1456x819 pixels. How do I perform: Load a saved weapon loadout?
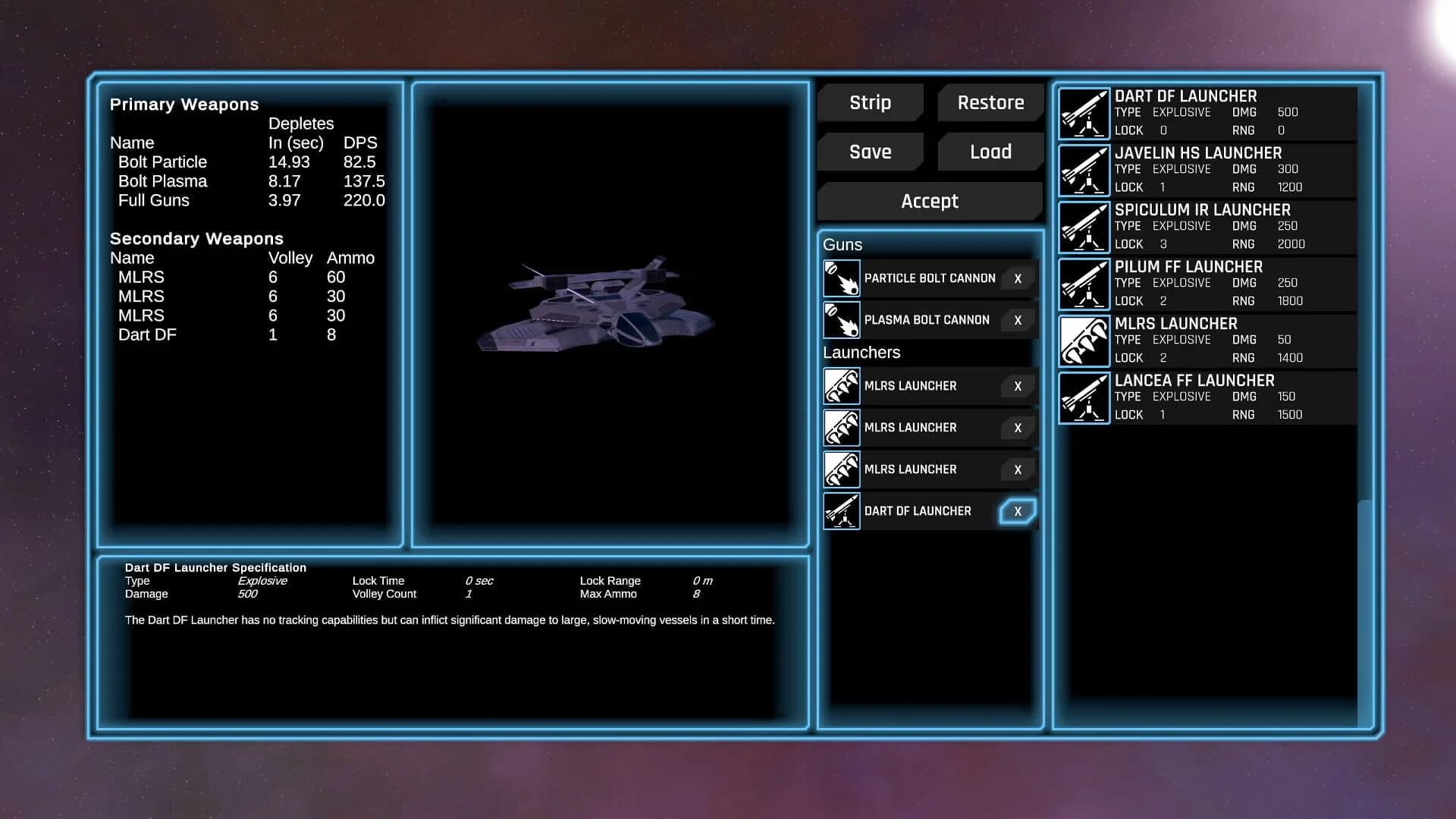point(990,152)
